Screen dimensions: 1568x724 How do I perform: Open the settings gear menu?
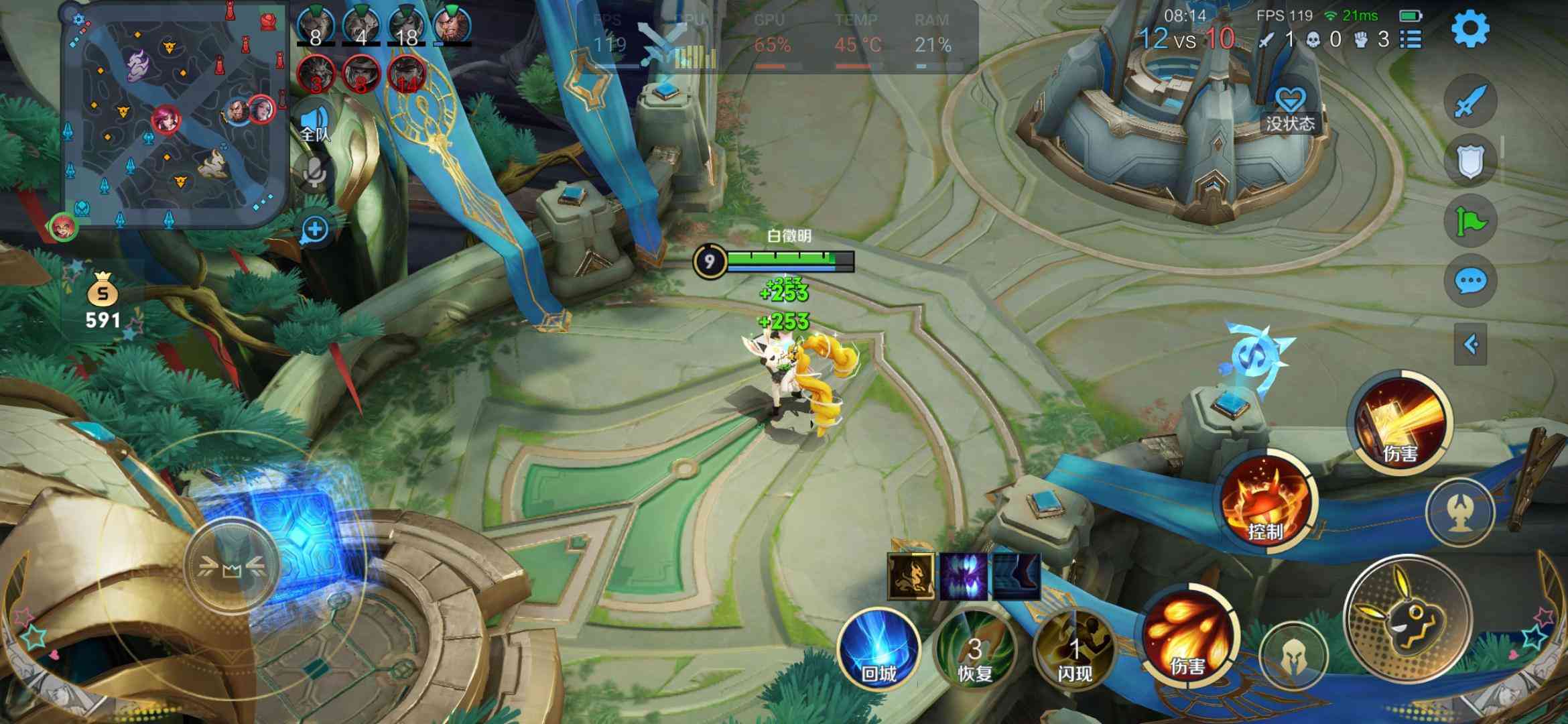click(x=1470, y=29)
